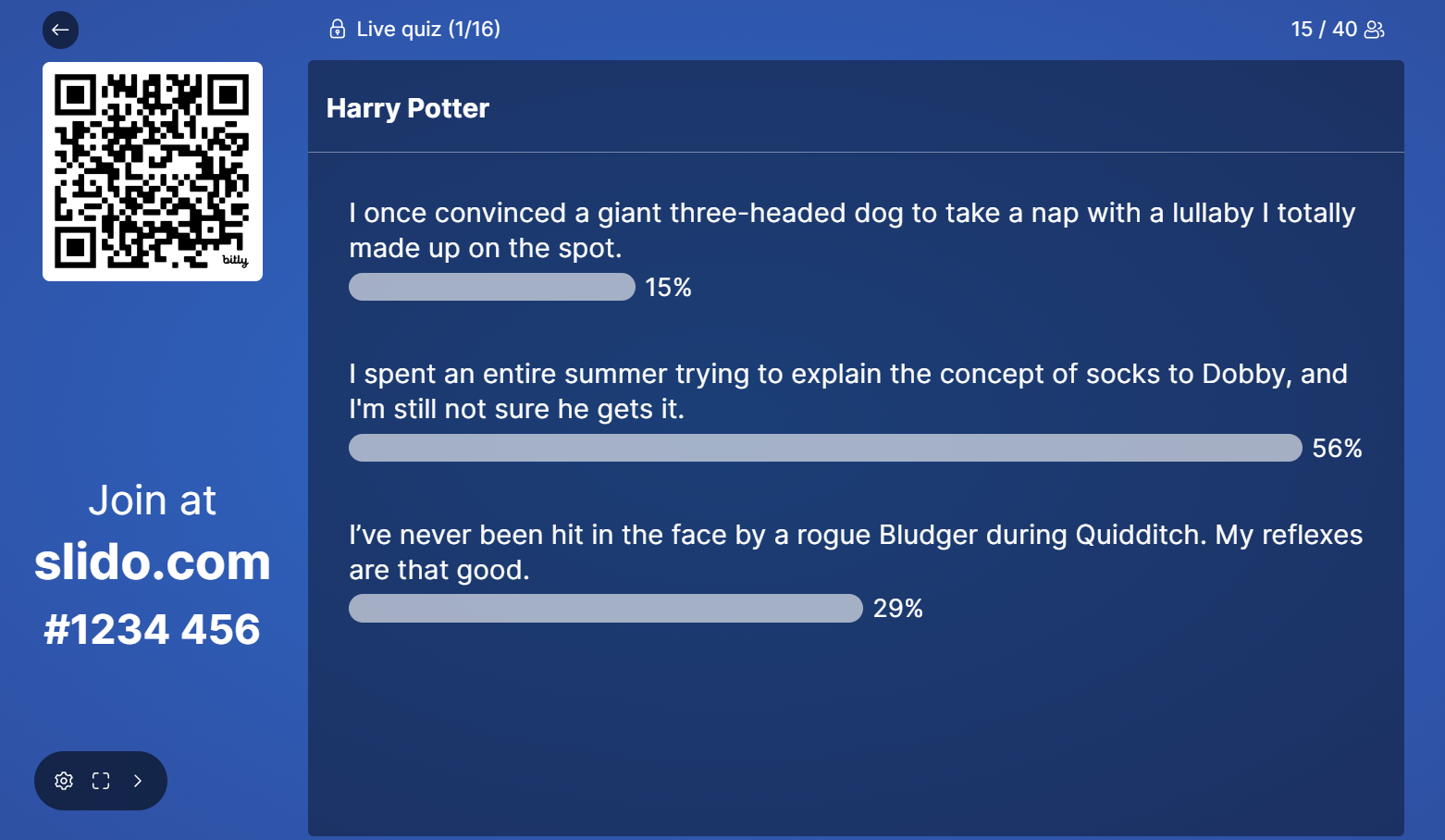
Task: Advance to the next question with the chevron
Action: (138, 781)
